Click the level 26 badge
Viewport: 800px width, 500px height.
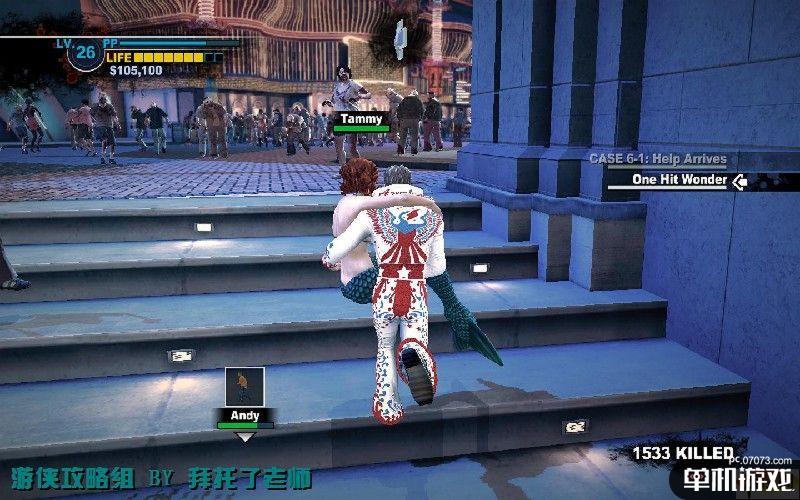pyautogui.click(x=86, y=51)
